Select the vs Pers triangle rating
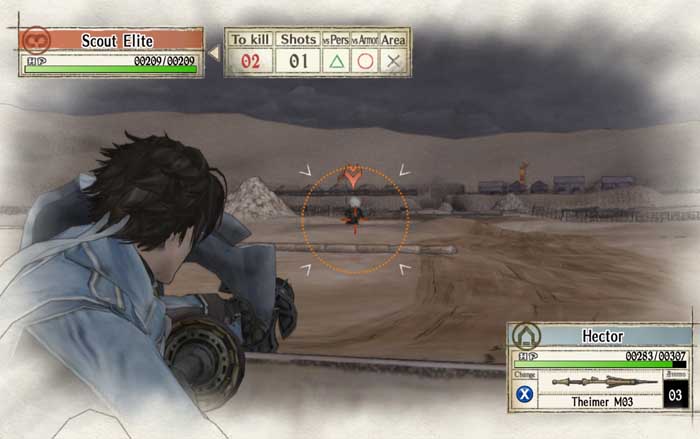The width and height of the screenshot is (700, 439). (x=337, y=60)
